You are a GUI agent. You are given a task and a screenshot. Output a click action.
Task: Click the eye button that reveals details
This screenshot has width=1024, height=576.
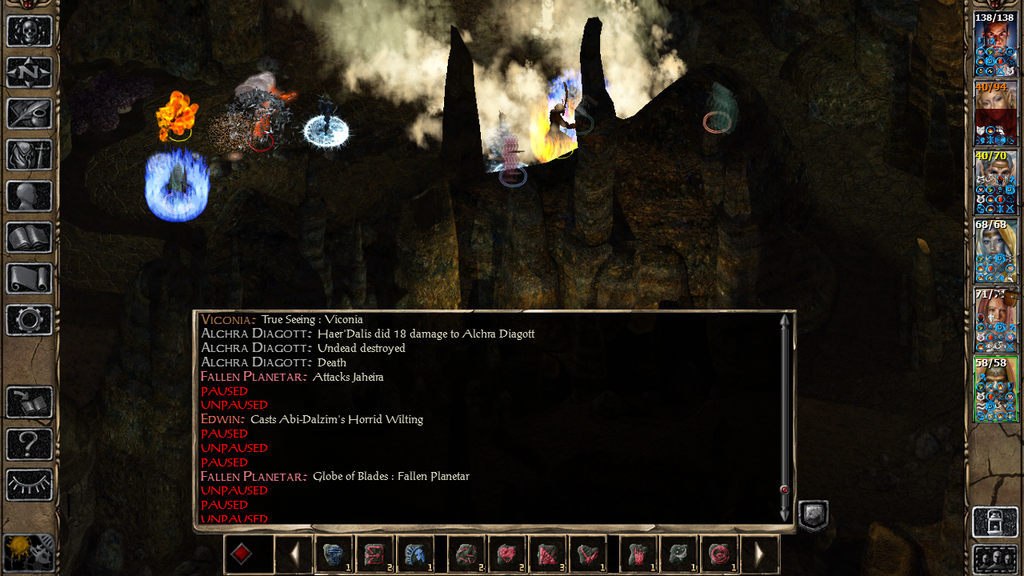click(x=29, y=484)
